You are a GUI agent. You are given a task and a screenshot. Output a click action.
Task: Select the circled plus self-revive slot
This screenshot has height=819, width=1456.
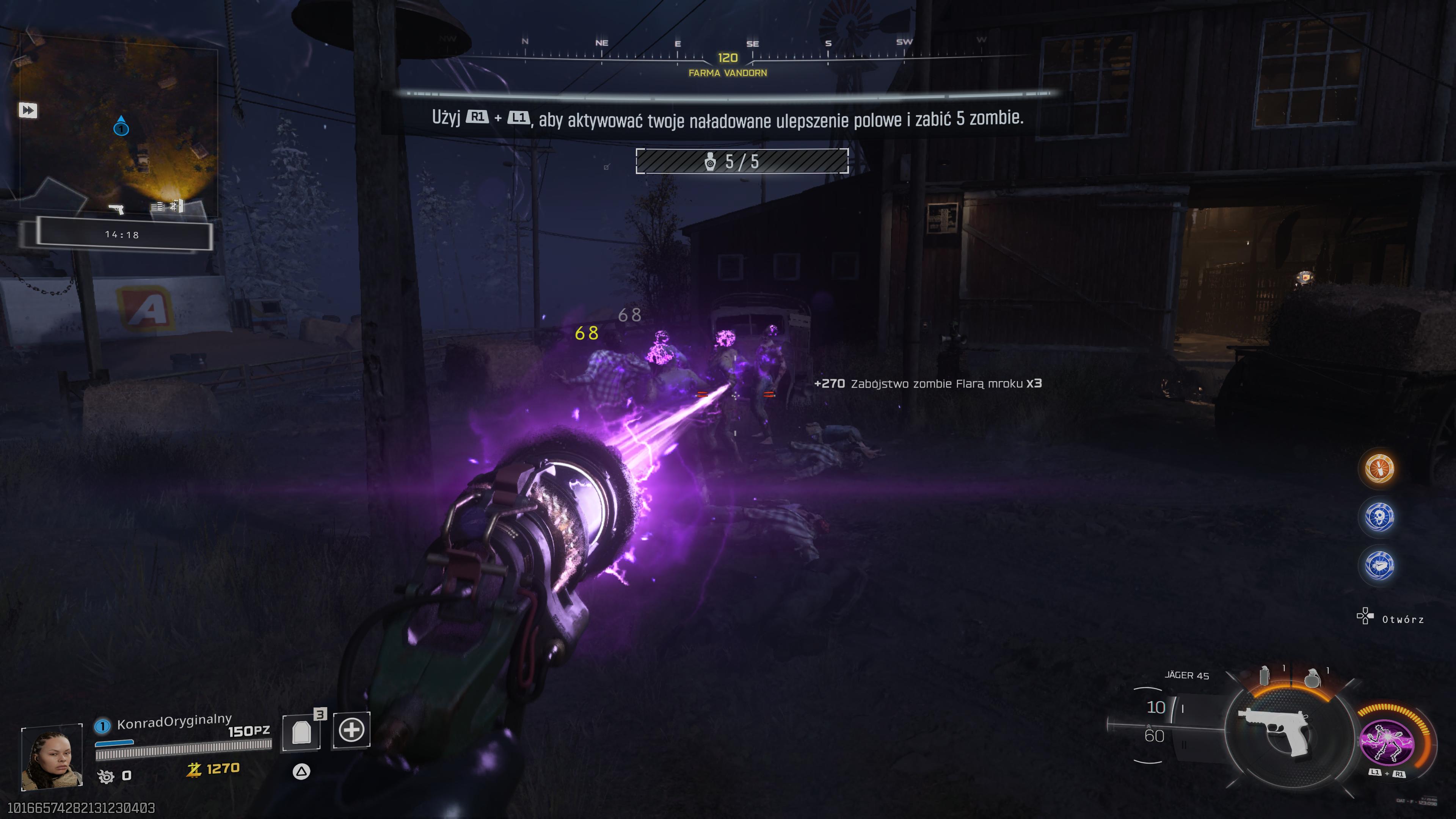[x=351, y=730]
